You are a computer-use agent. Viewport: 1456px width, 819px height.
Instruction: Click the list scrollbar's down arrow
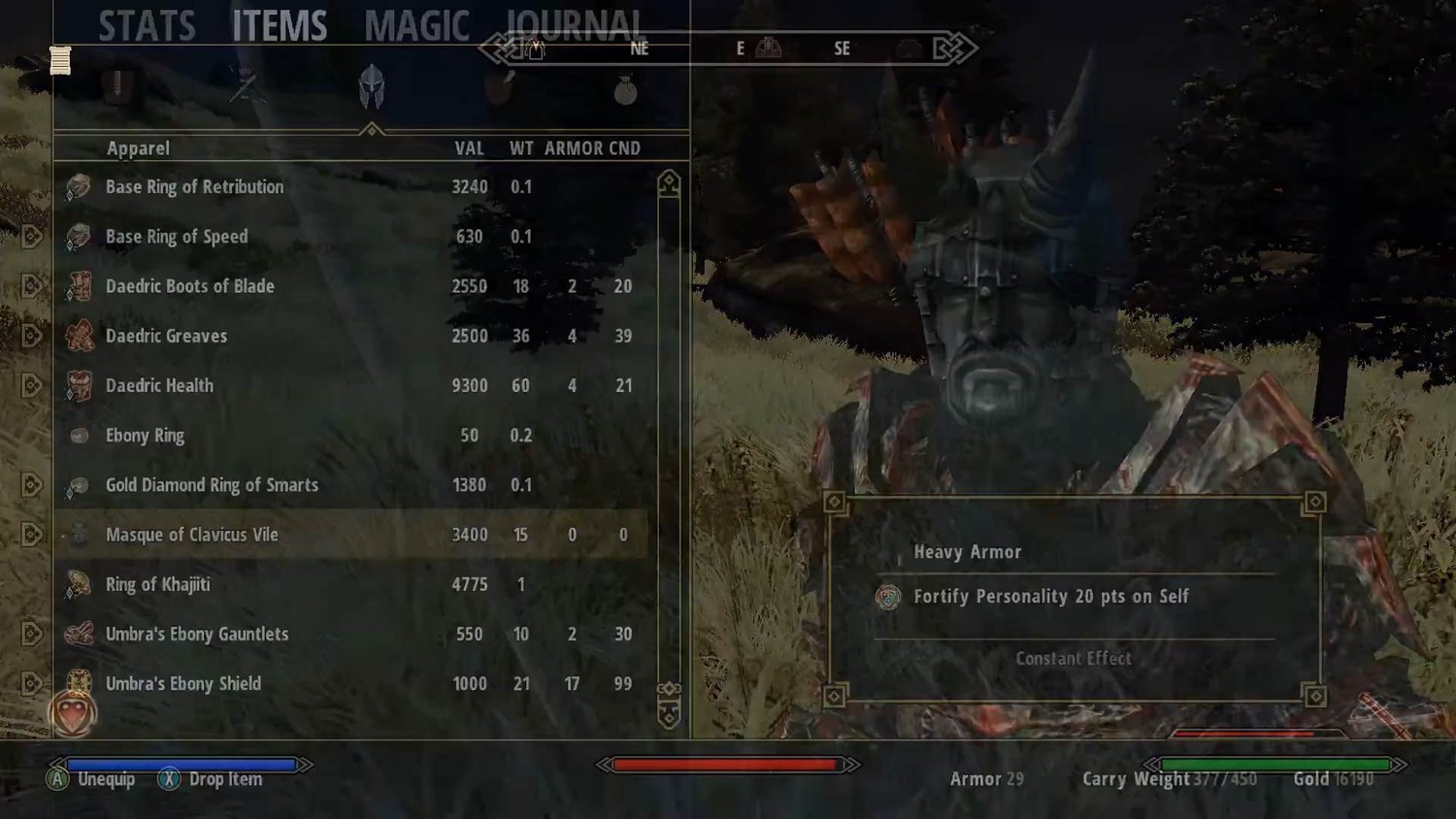click(669, 717)
